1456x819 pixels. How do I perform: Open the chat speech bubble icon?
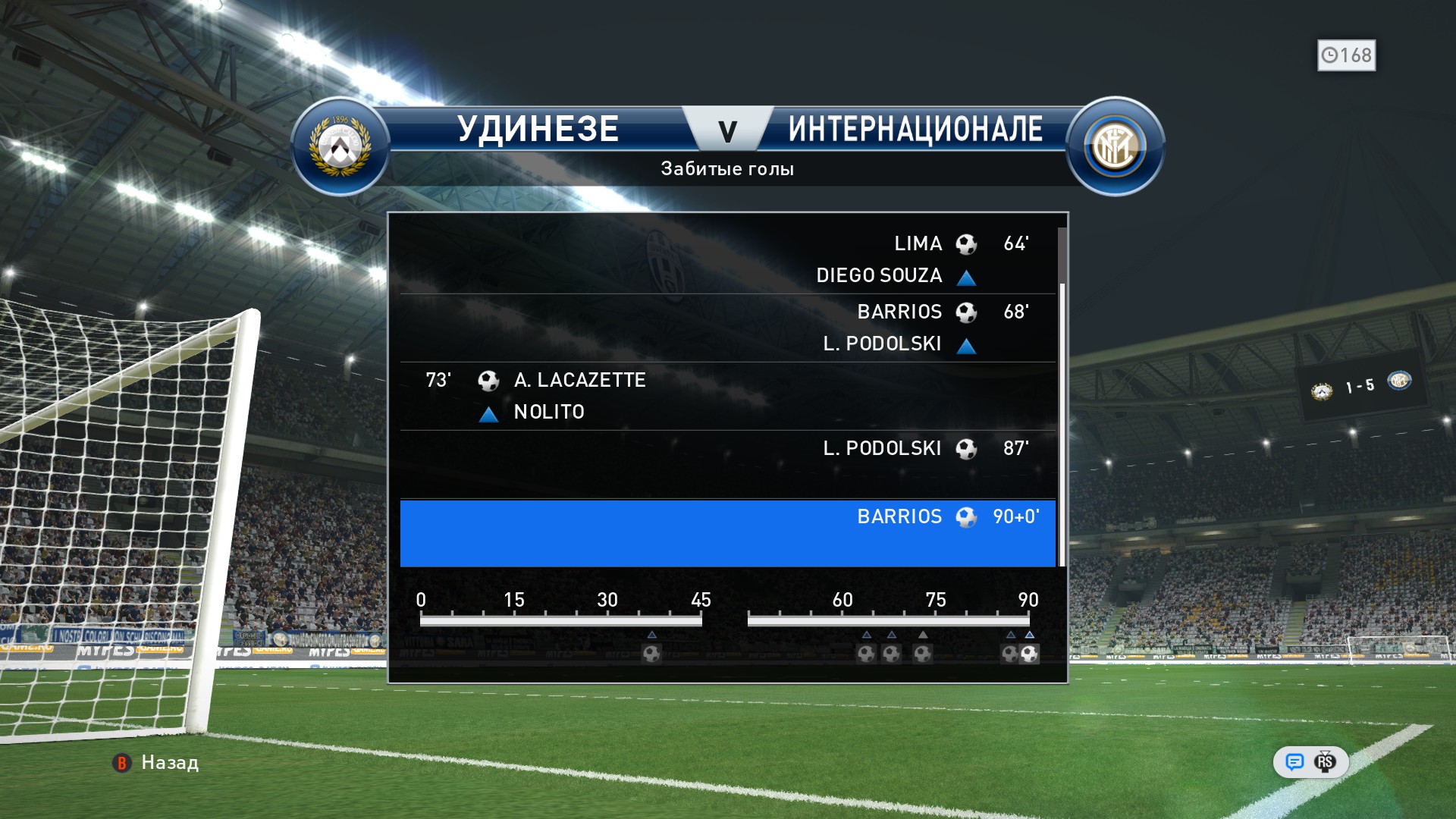tap(1294, 761)
